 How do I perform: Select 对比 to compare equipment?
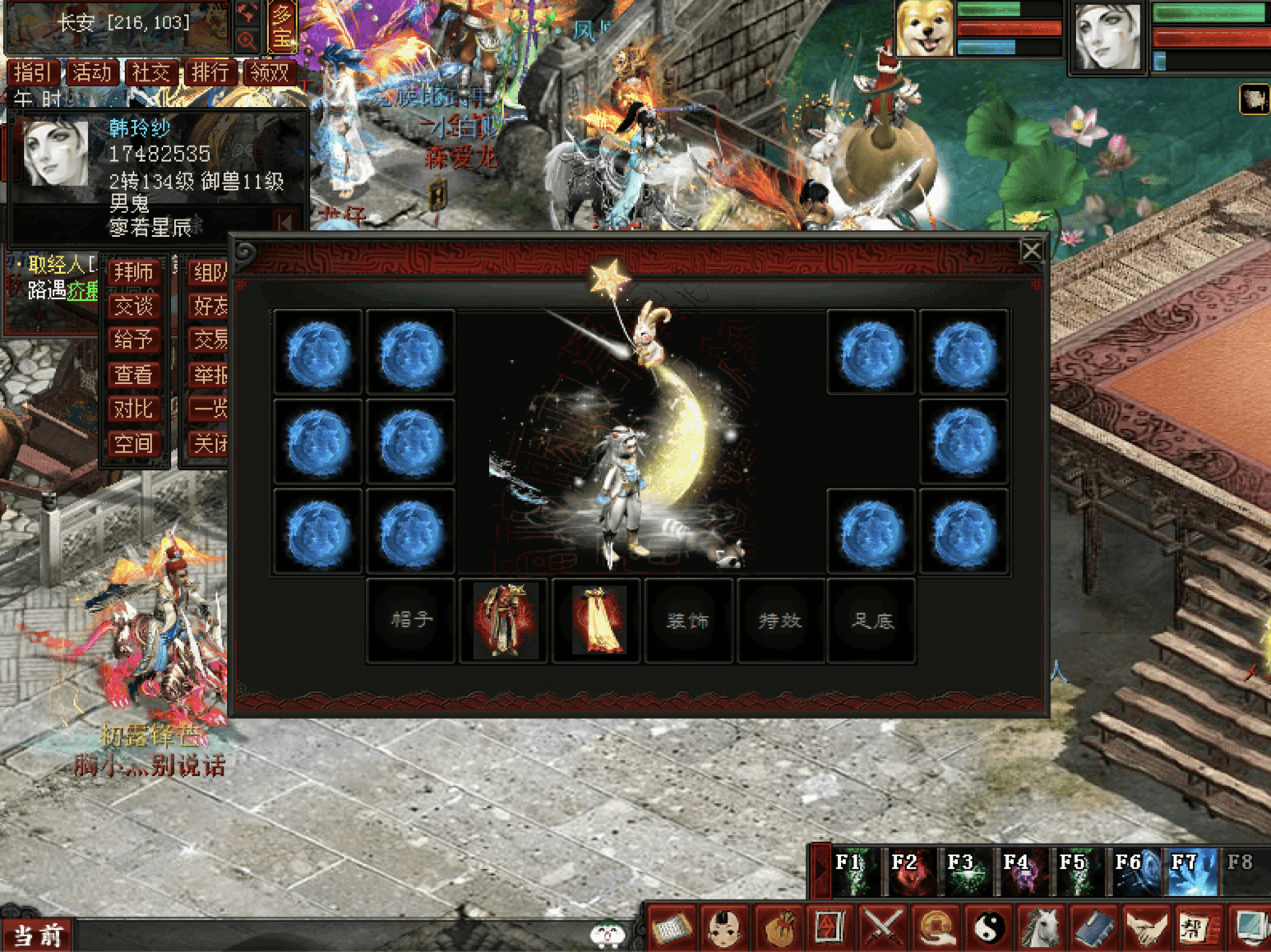point(133,409)
